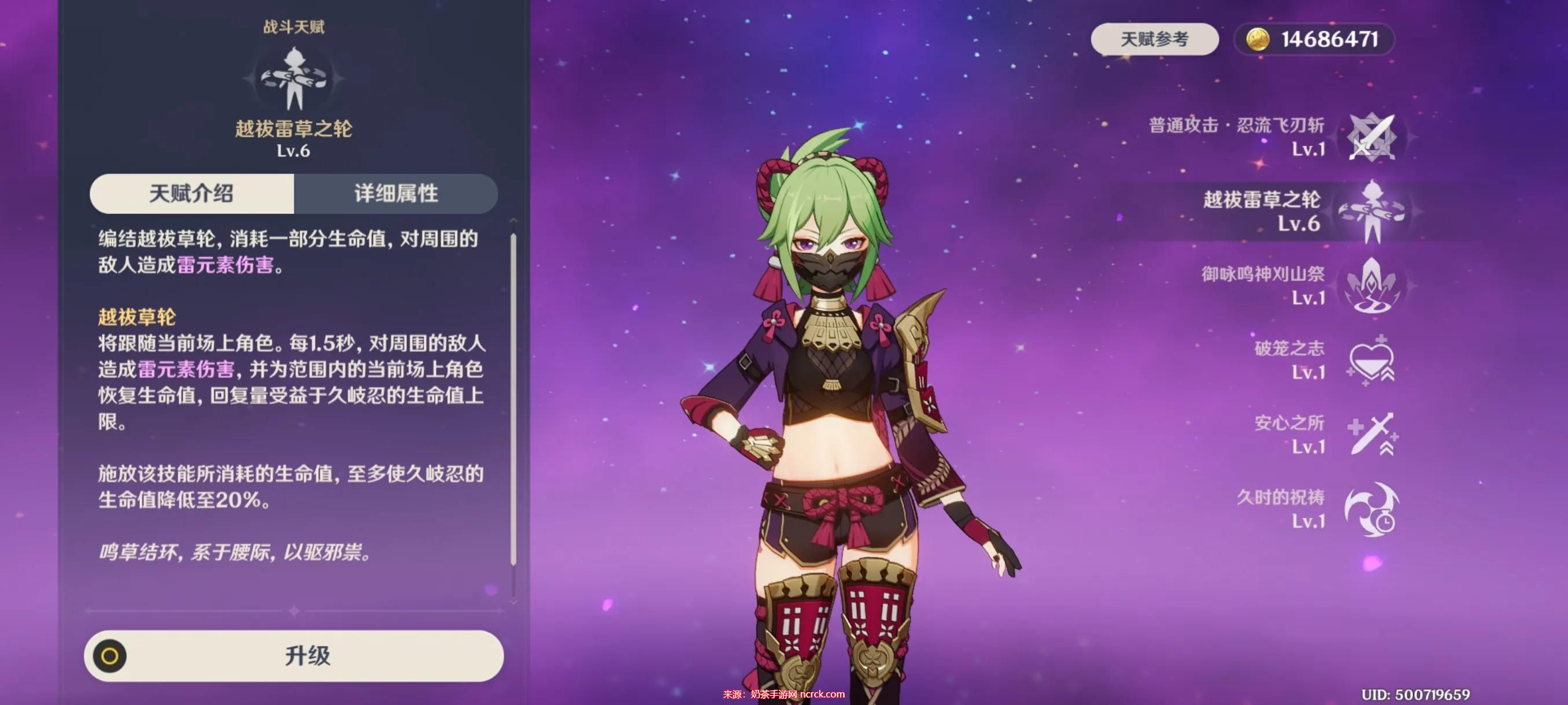Choose the 御咏鸣神刈山祭 burst talent

coord(1371,286)
